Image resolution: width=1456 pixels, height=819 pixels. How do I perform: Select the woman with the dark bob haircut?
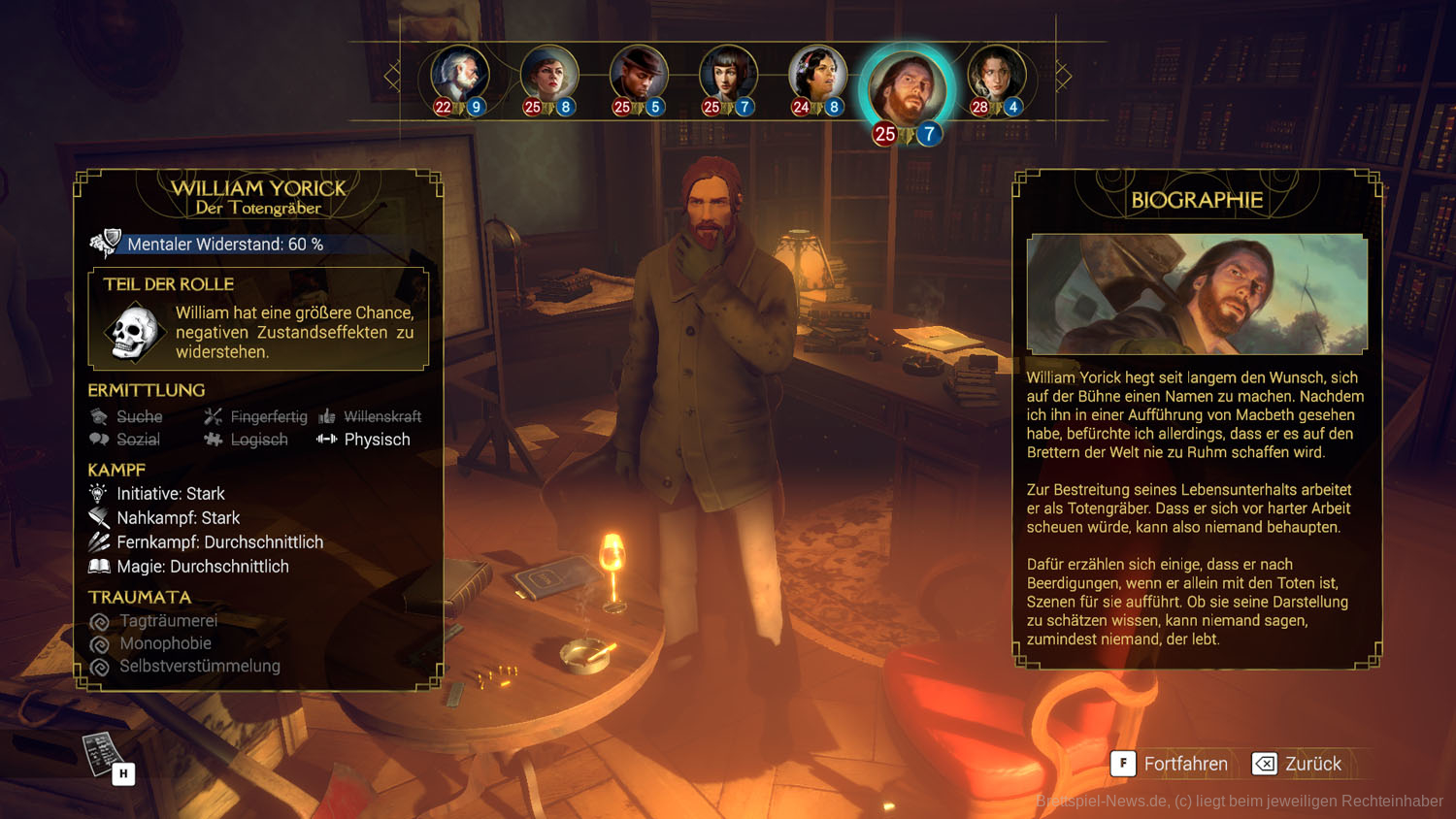click(728, 76)
